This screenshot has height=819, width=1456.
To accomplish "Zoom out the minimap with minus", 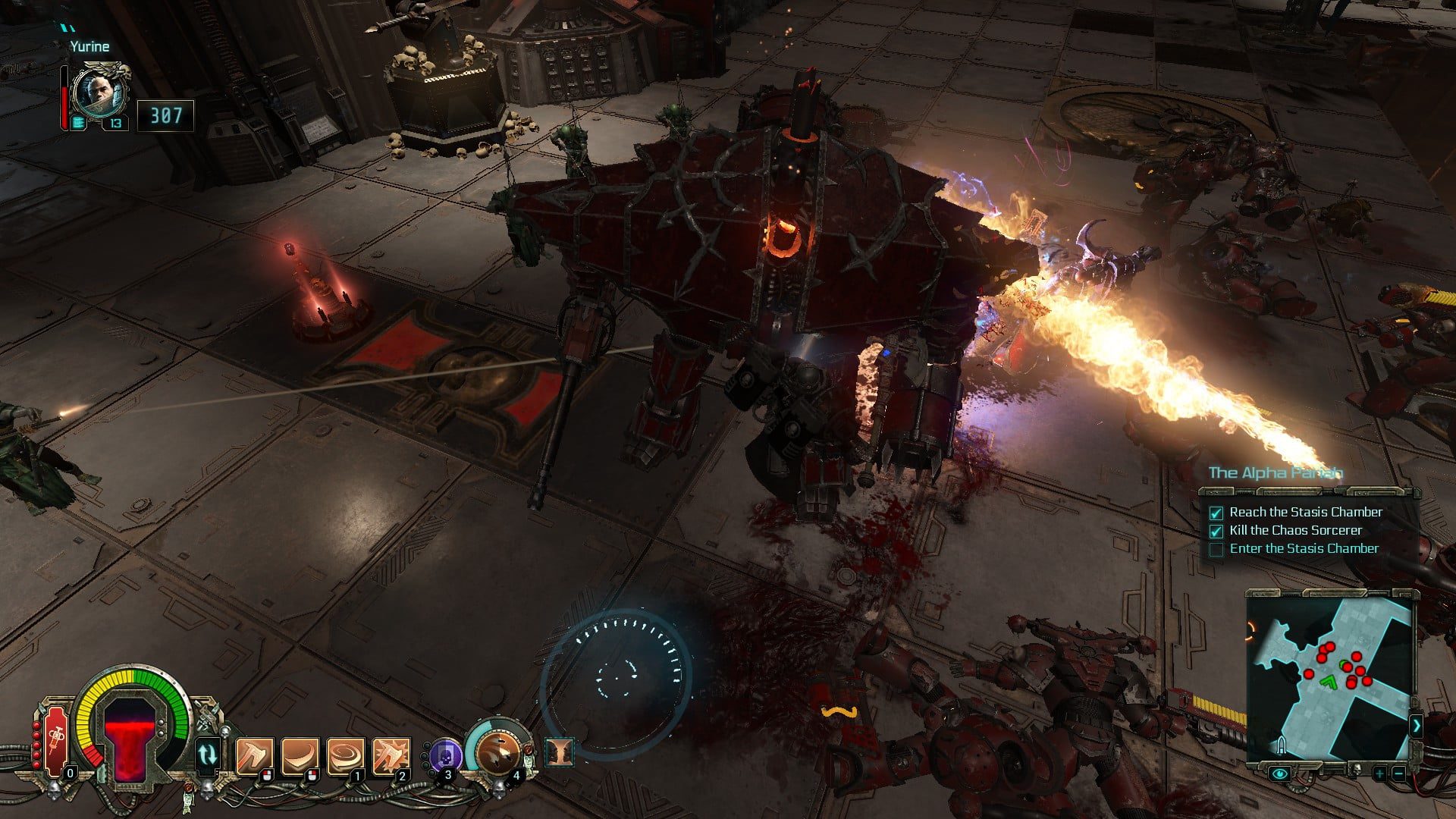I will point(1398,774).
